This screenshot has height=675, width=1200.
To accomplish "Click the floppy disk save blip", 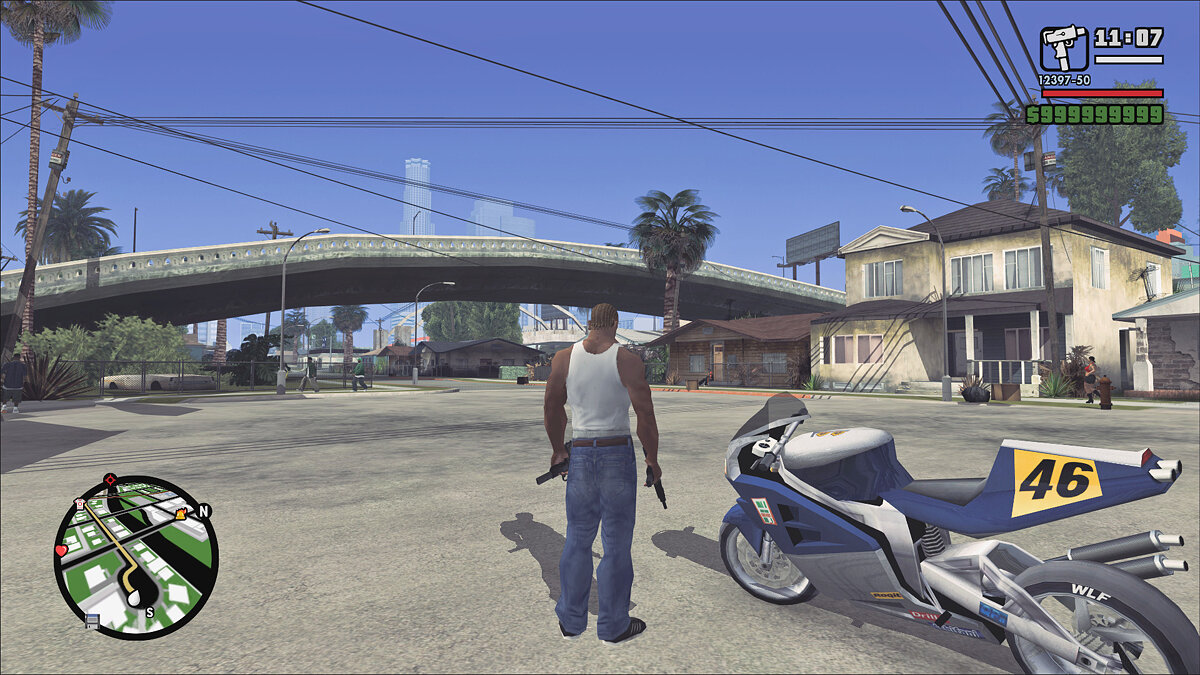I will [x=92, y=621].
